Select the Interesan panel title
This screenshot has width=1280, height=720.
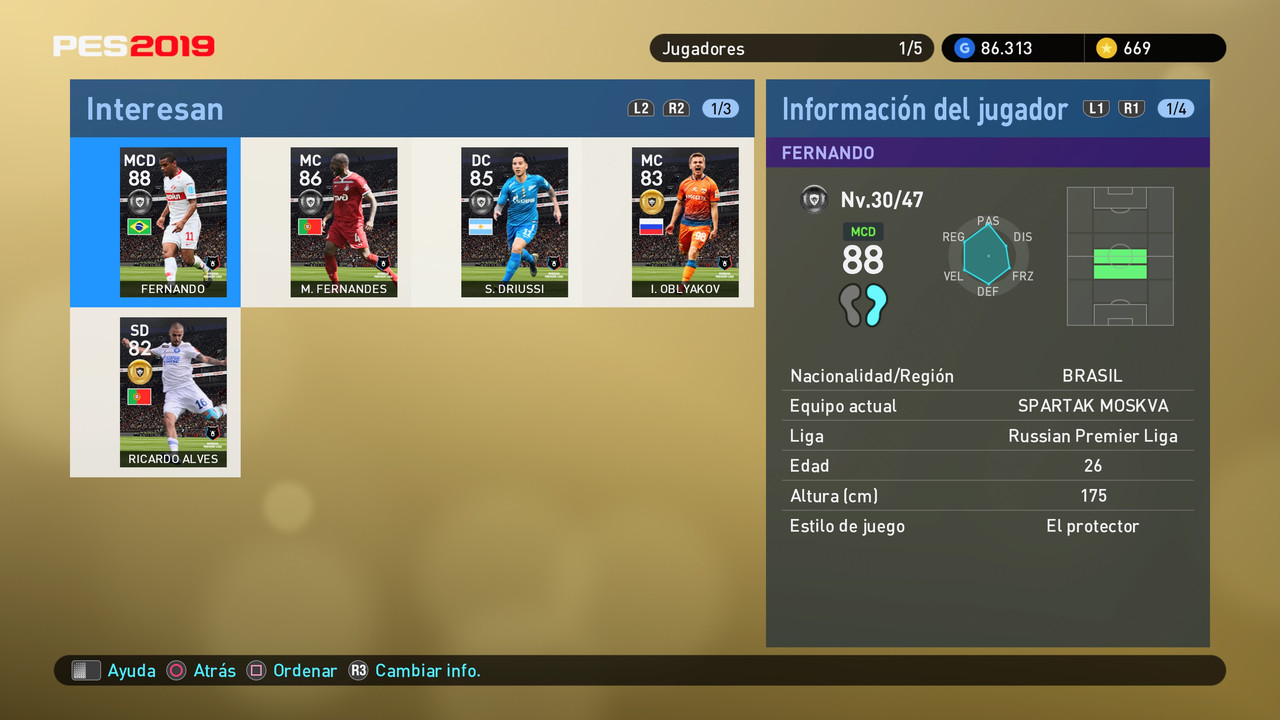point(154,110)
